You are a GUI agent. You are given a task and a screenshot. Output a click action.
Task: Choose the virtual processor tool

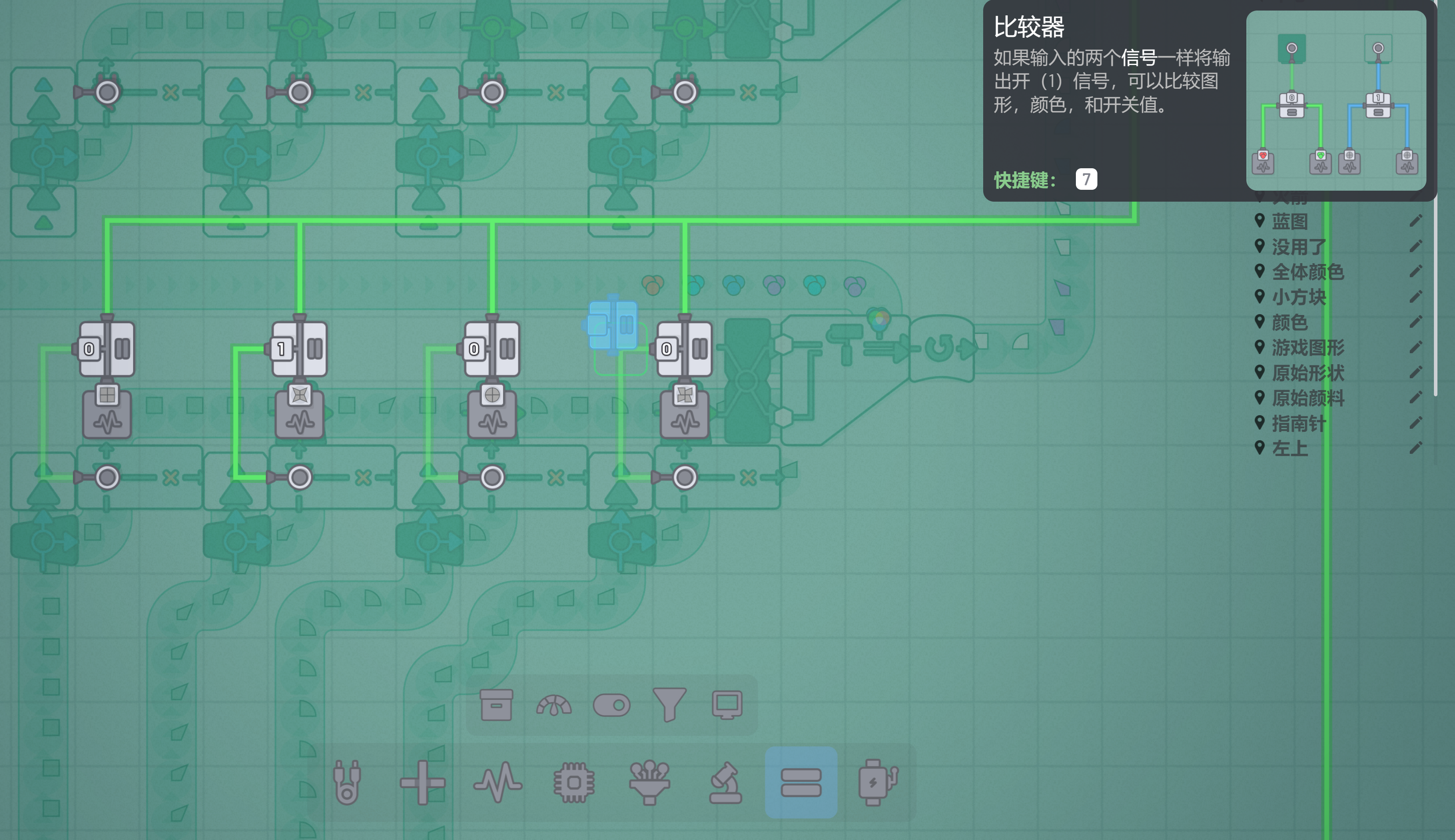pyautogui.click(x=650, y=782)
